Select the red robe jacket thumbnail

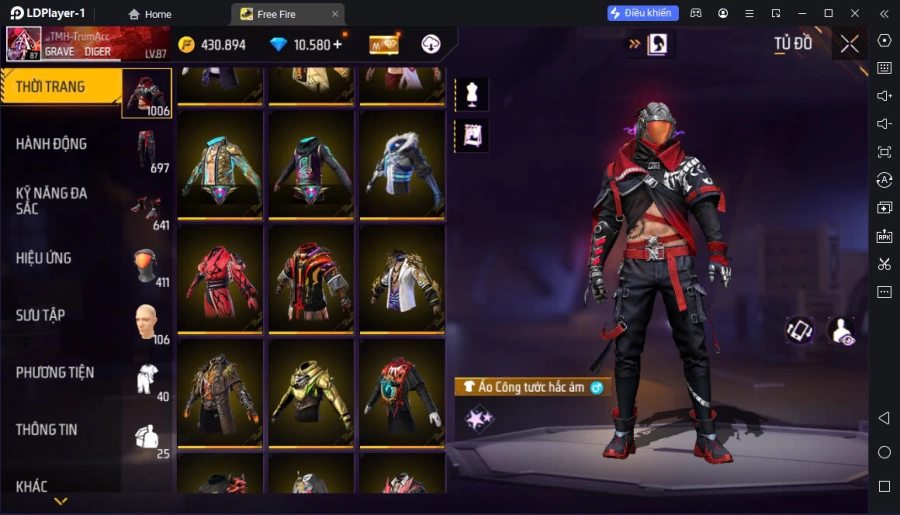click(220, 276)
